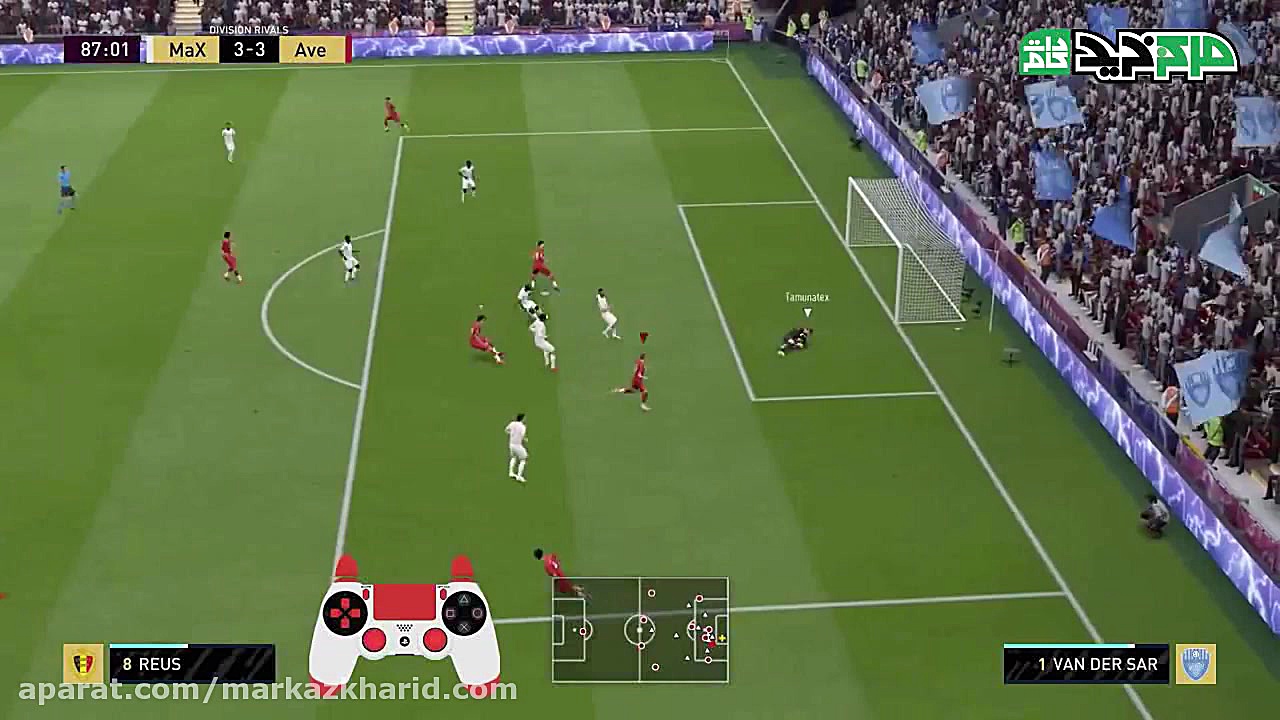Click the yellow crosshair marker on the radar
1280x720 pixels.
tap(720, 637)
